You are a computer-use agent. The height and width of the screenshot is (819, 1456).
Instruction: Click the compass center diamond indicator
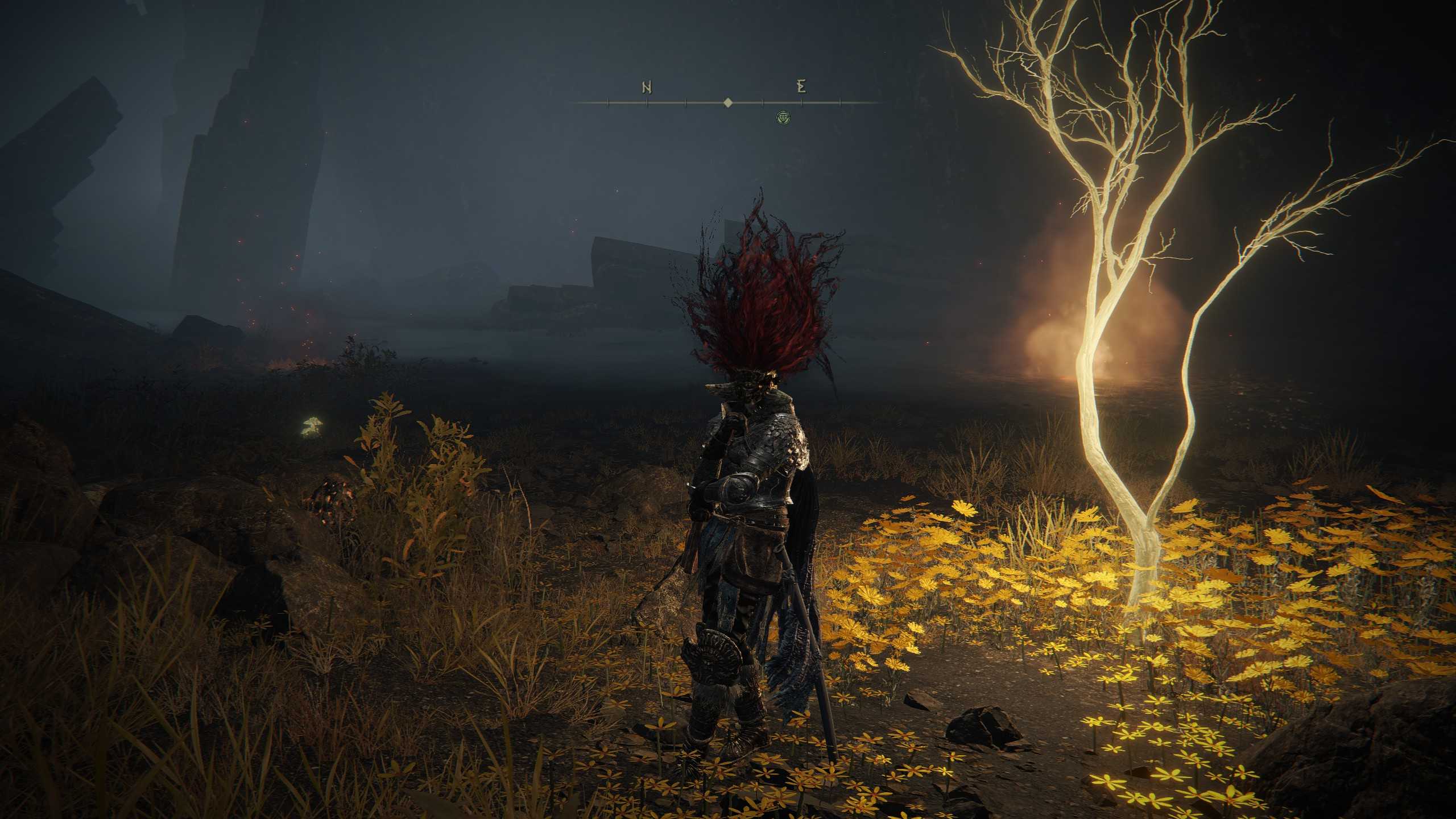click(727, 103)
